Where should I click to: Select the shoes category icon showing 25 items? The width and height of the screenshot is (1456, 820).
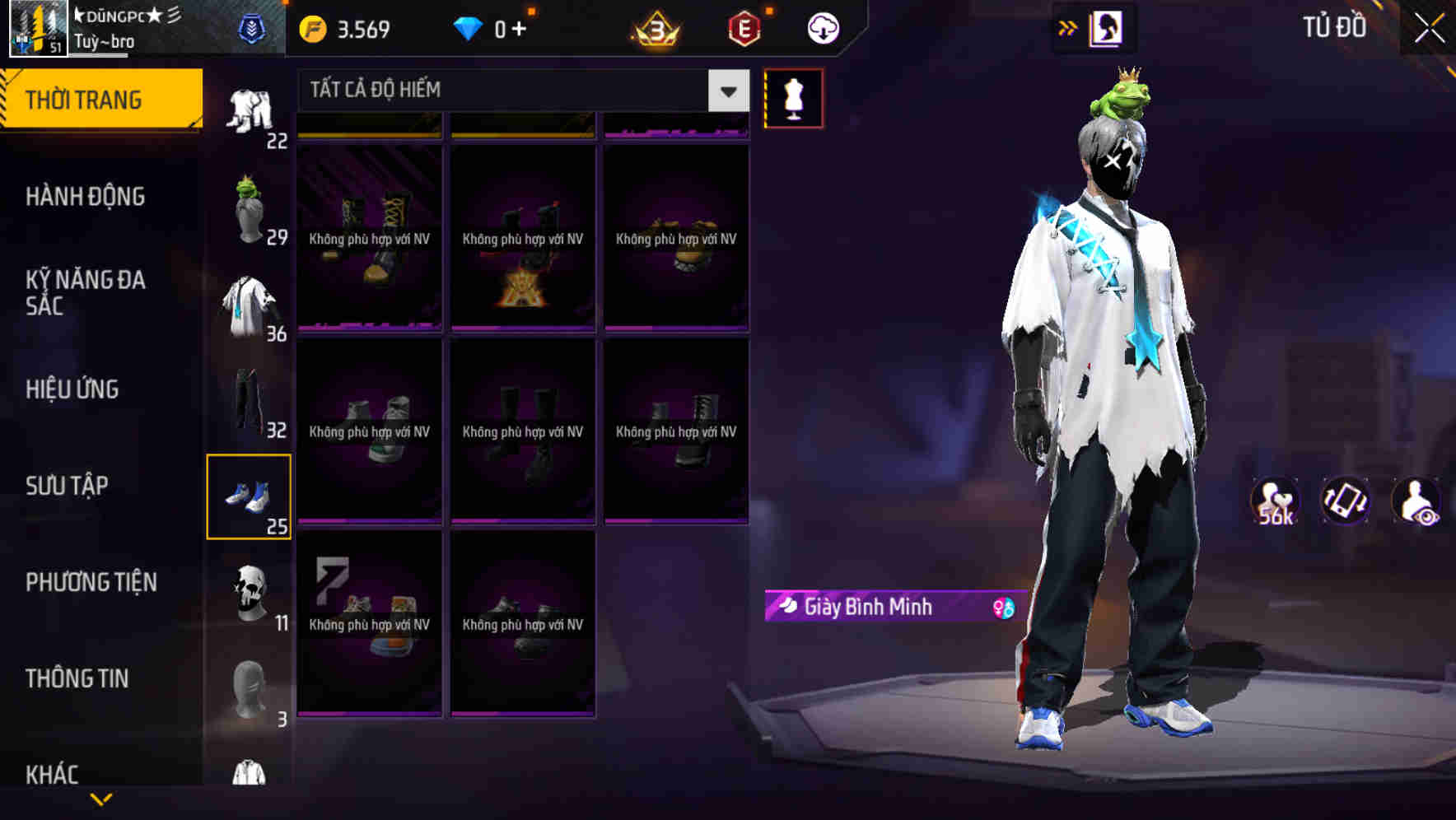[x=249, y=494]
